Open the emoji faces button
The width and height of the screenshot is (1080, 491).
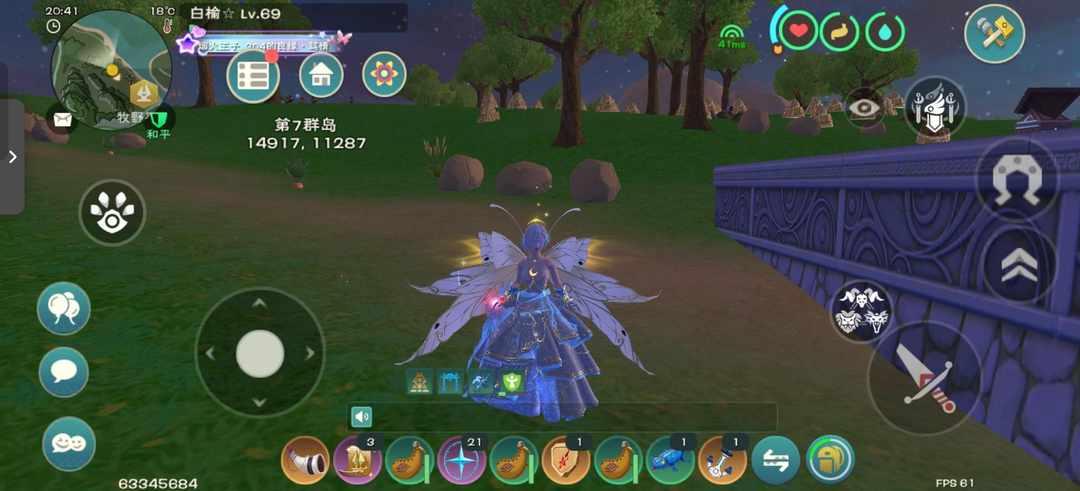pos(69,443)
